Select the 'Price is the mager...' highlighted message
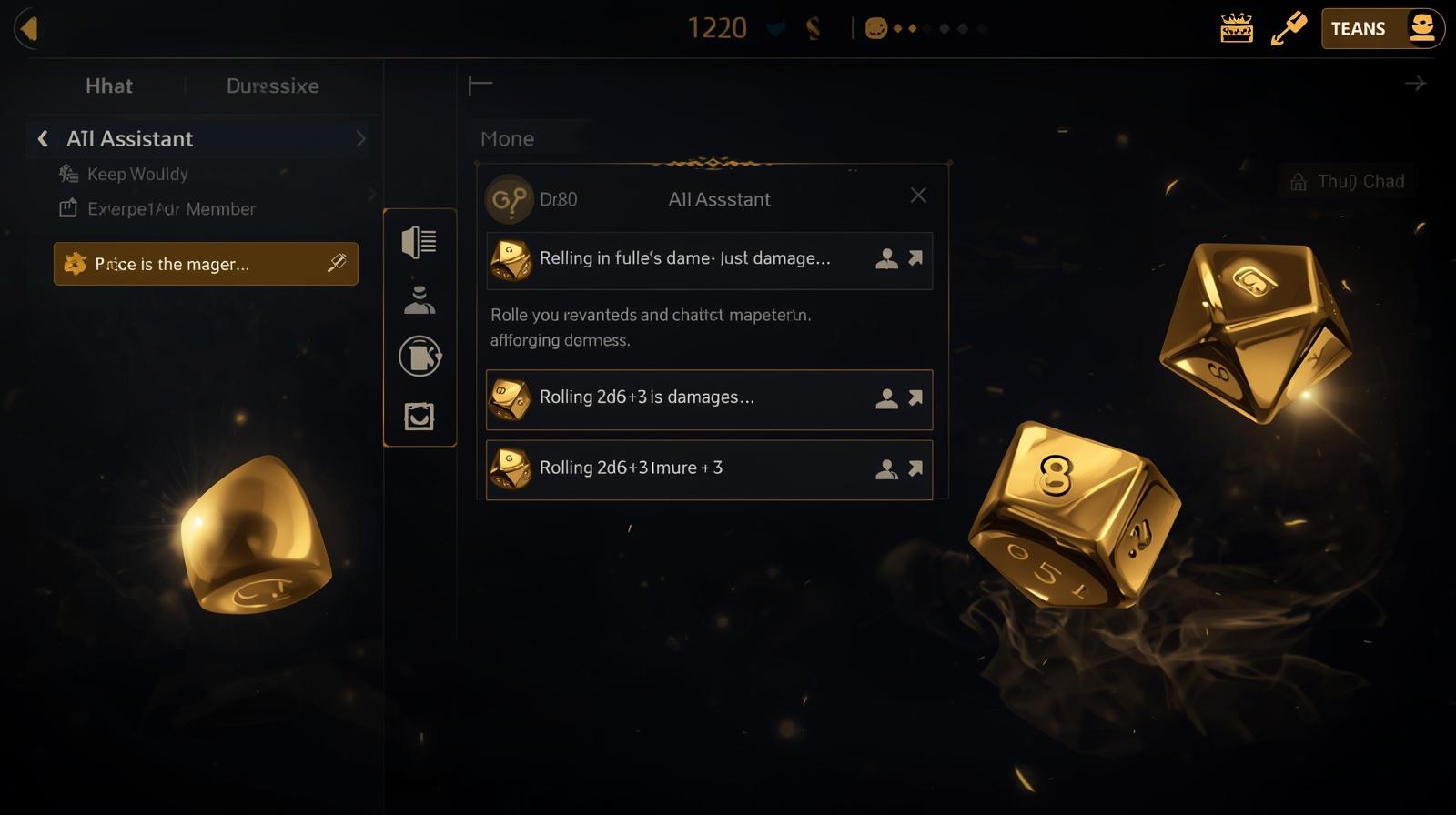The height and width of the screenshot is (815, 1456). 205,264
